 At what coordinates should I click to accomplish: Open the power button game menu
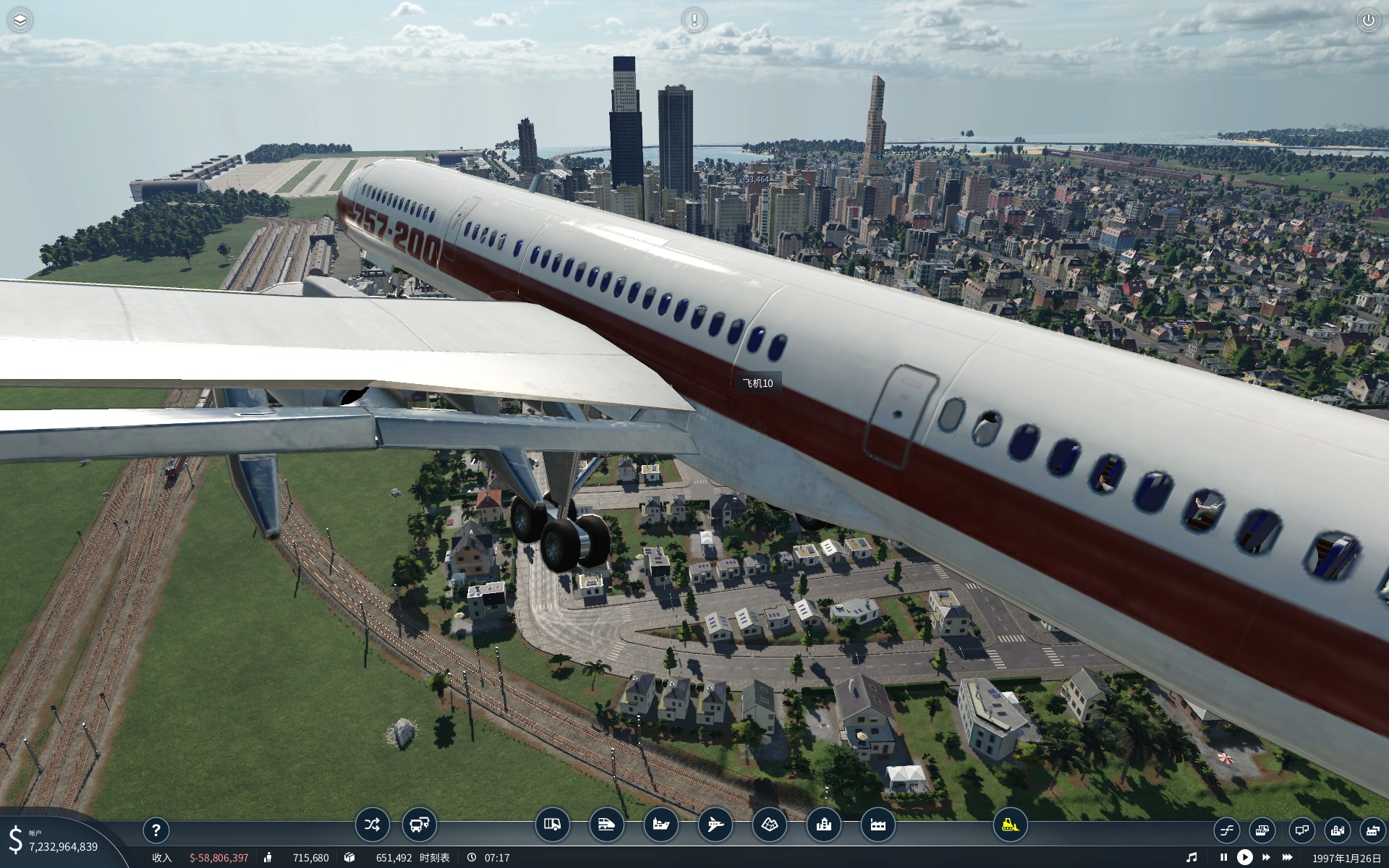point(1368,20)
